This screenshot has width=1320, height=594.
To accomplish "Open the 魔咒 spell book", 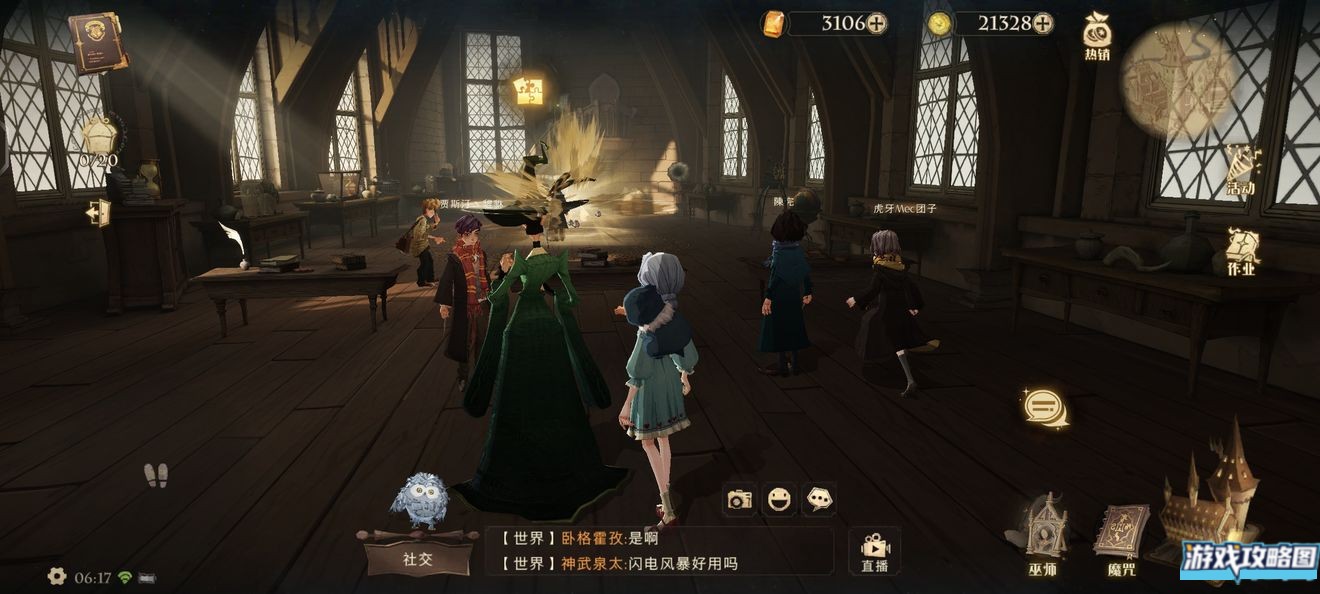I will (x=1120, y=538).
